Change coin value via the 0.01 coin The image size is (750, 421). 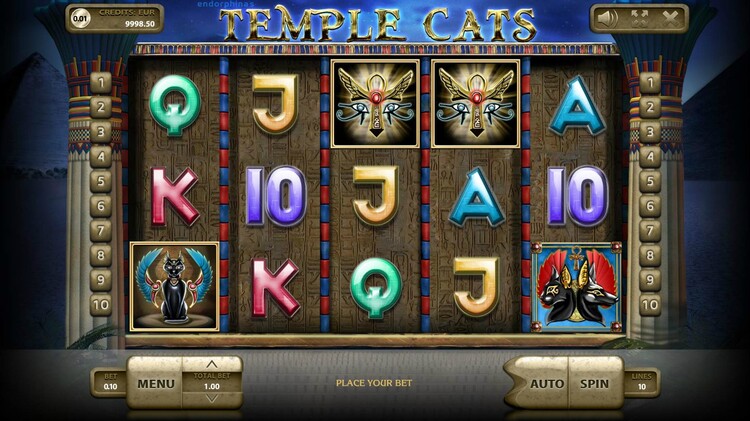(80, 18)
